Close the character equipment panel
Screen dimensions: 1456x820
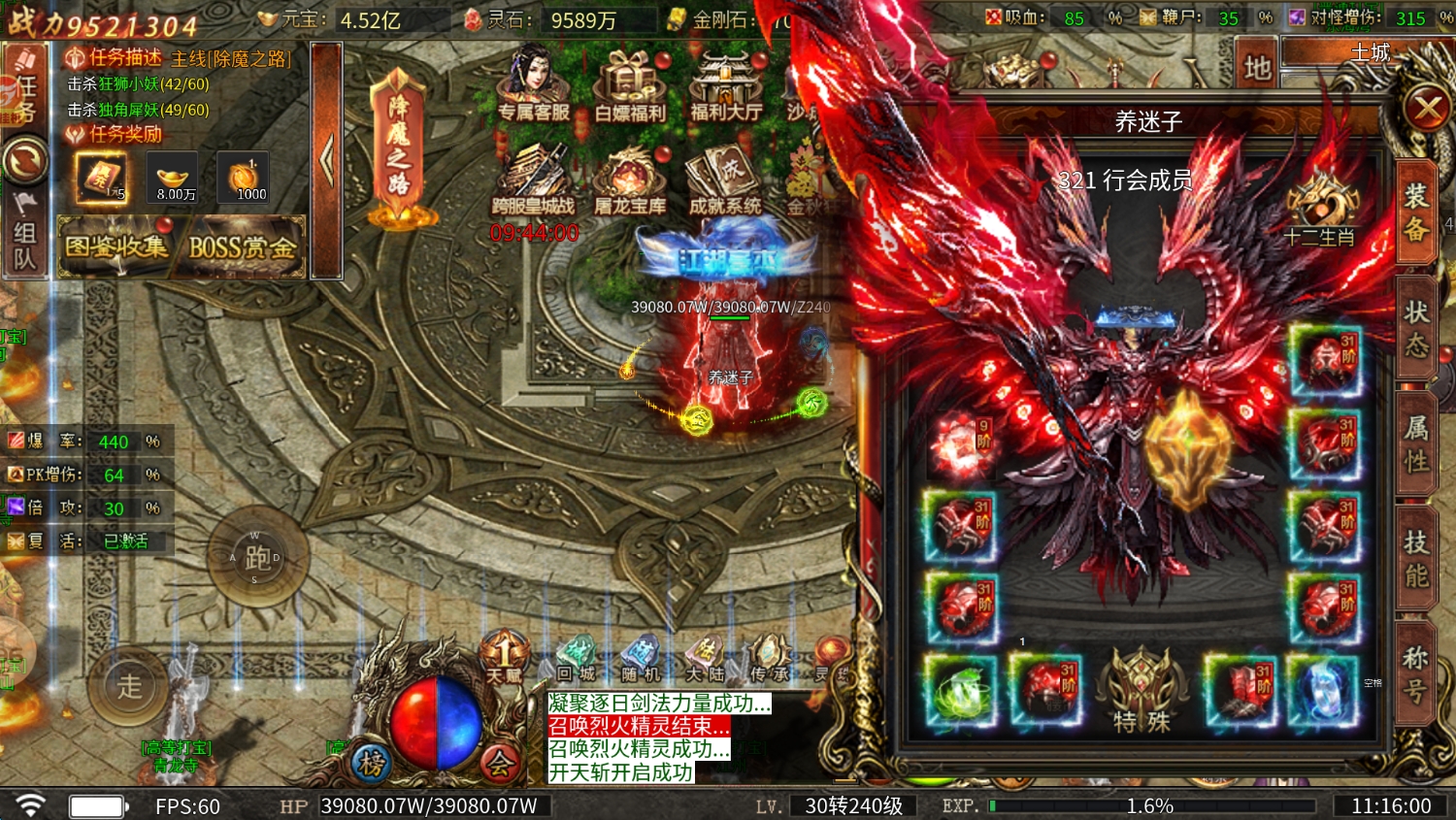pos(1426,108)
